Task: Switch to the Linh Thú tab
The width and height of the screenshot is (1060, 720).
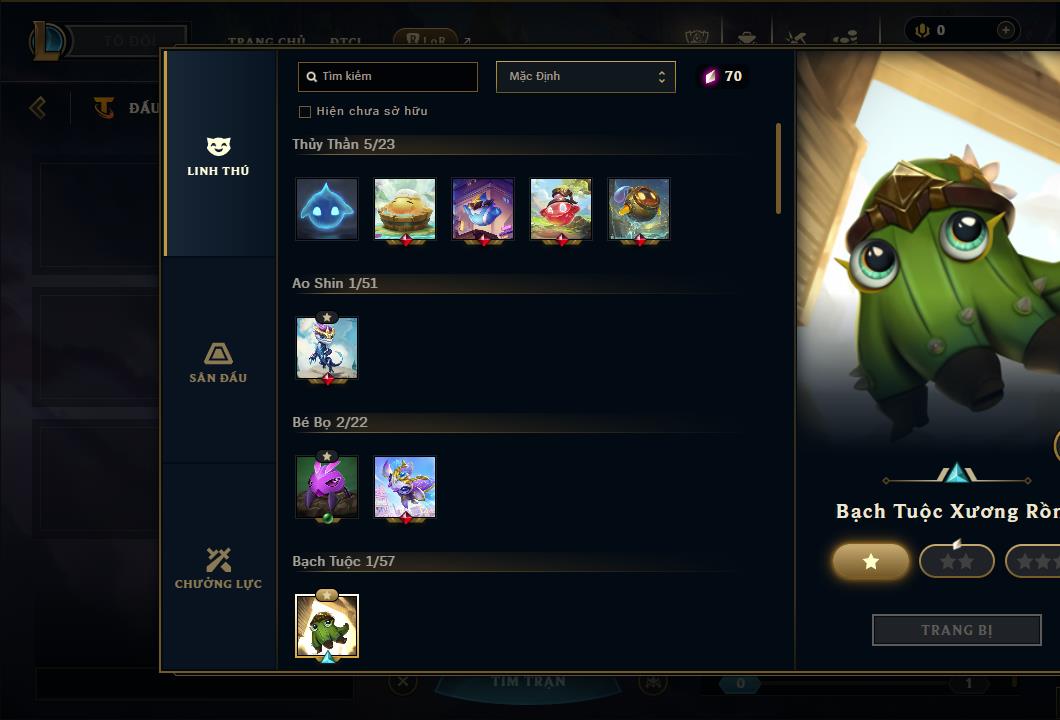Action: pyautogui.click(x=218, y=157)
